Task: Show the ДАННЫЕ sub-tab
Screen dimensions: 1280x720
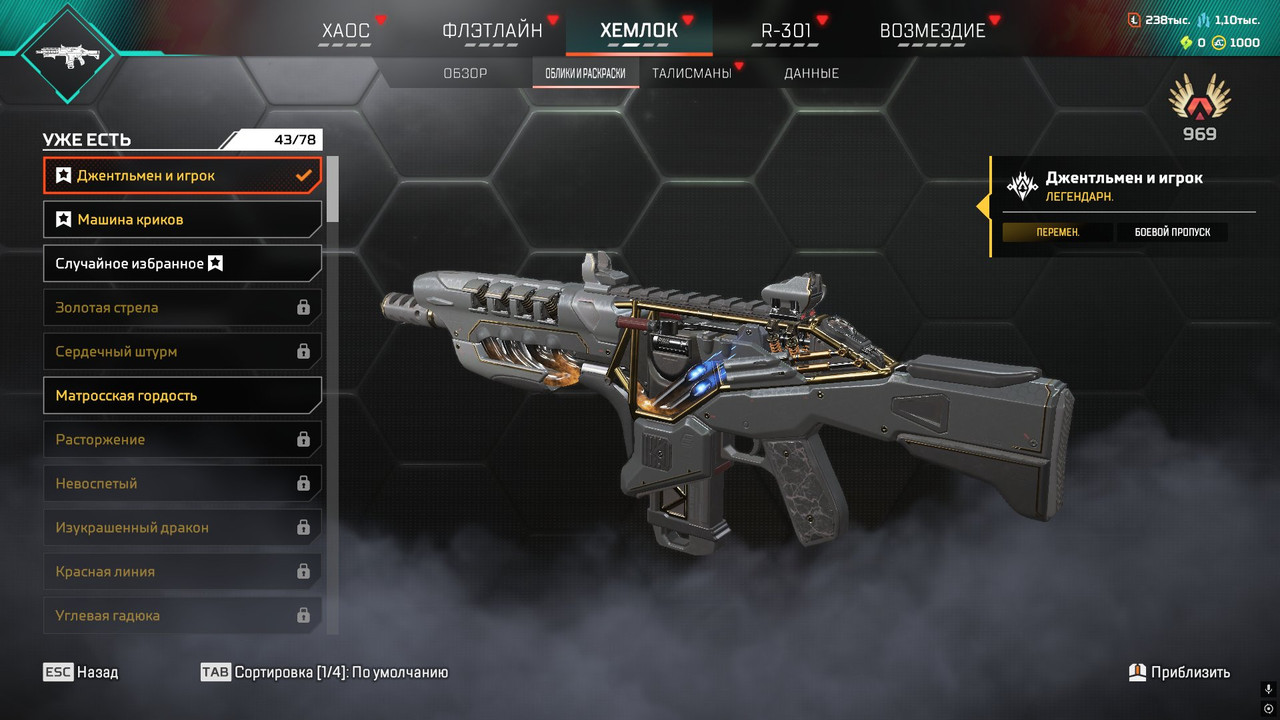Action: [811, 73]
